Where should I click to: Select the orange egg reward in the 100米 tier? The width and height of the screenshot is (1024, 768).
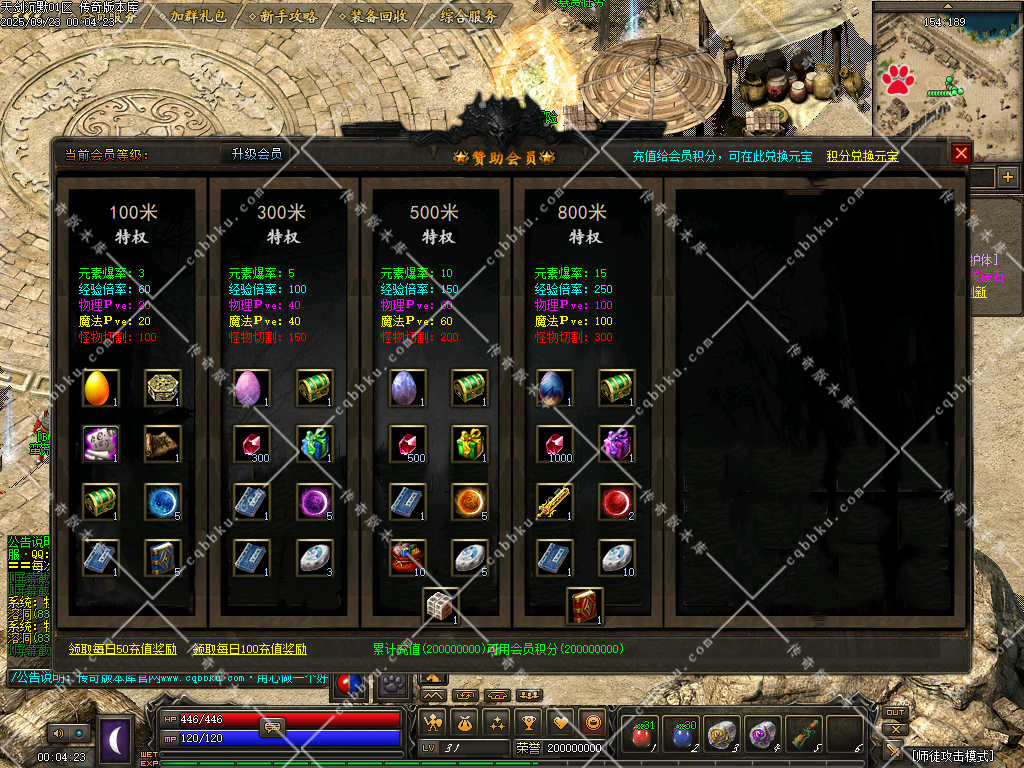point(100,387)
